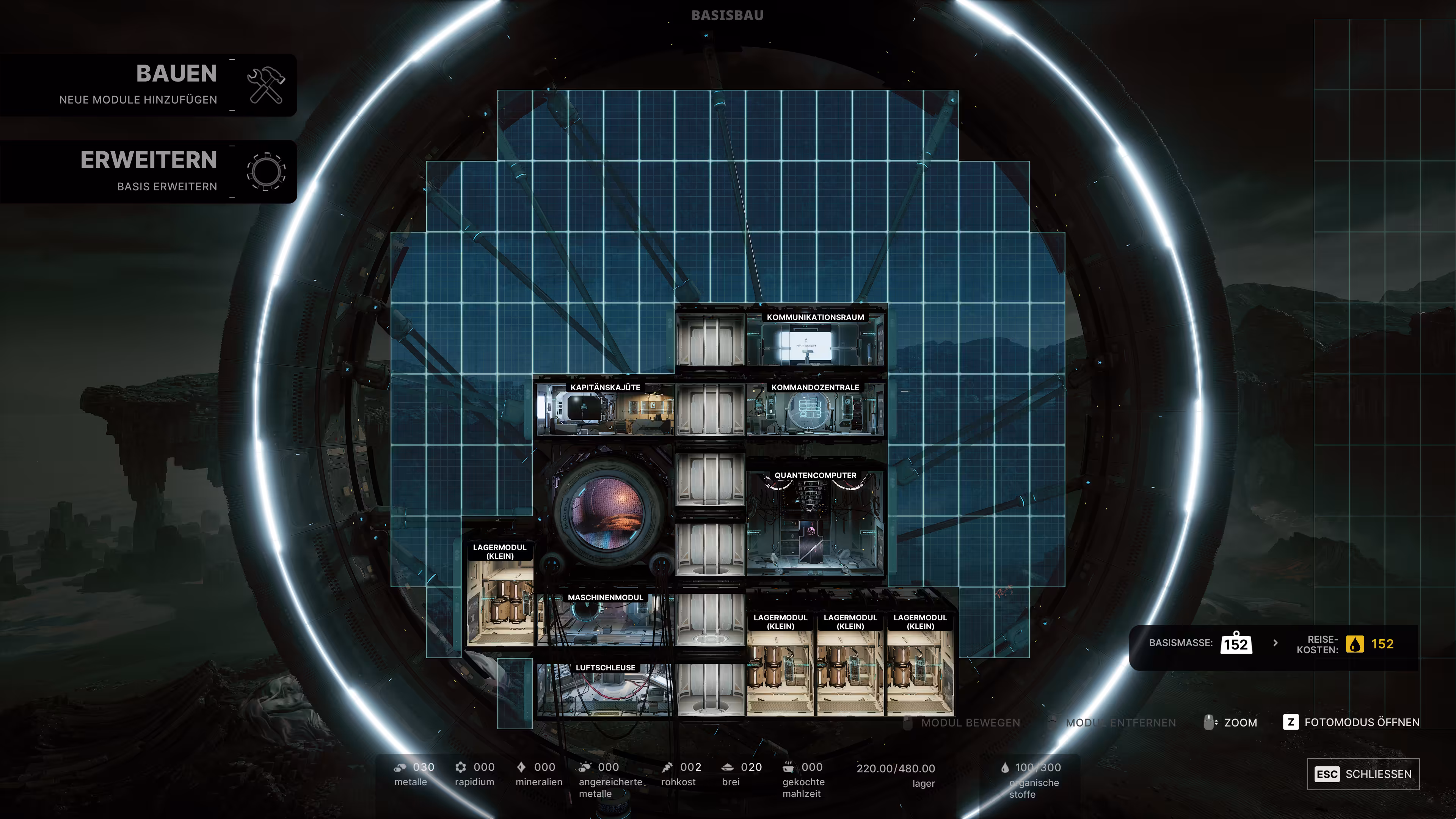
Task: Close the base building screen via Schliessen
Action: 1363,774
